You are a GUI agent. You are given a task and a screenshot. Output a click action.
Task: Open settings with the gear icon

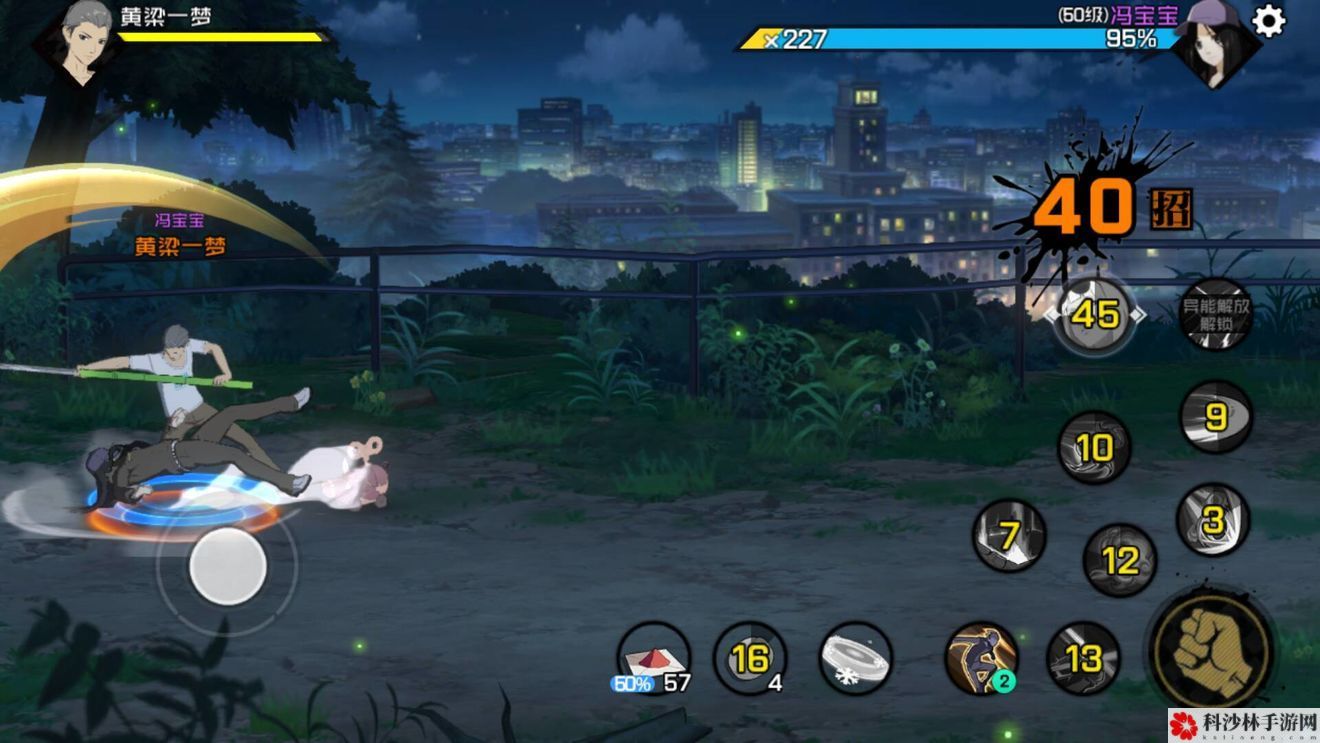[1268, 21]
